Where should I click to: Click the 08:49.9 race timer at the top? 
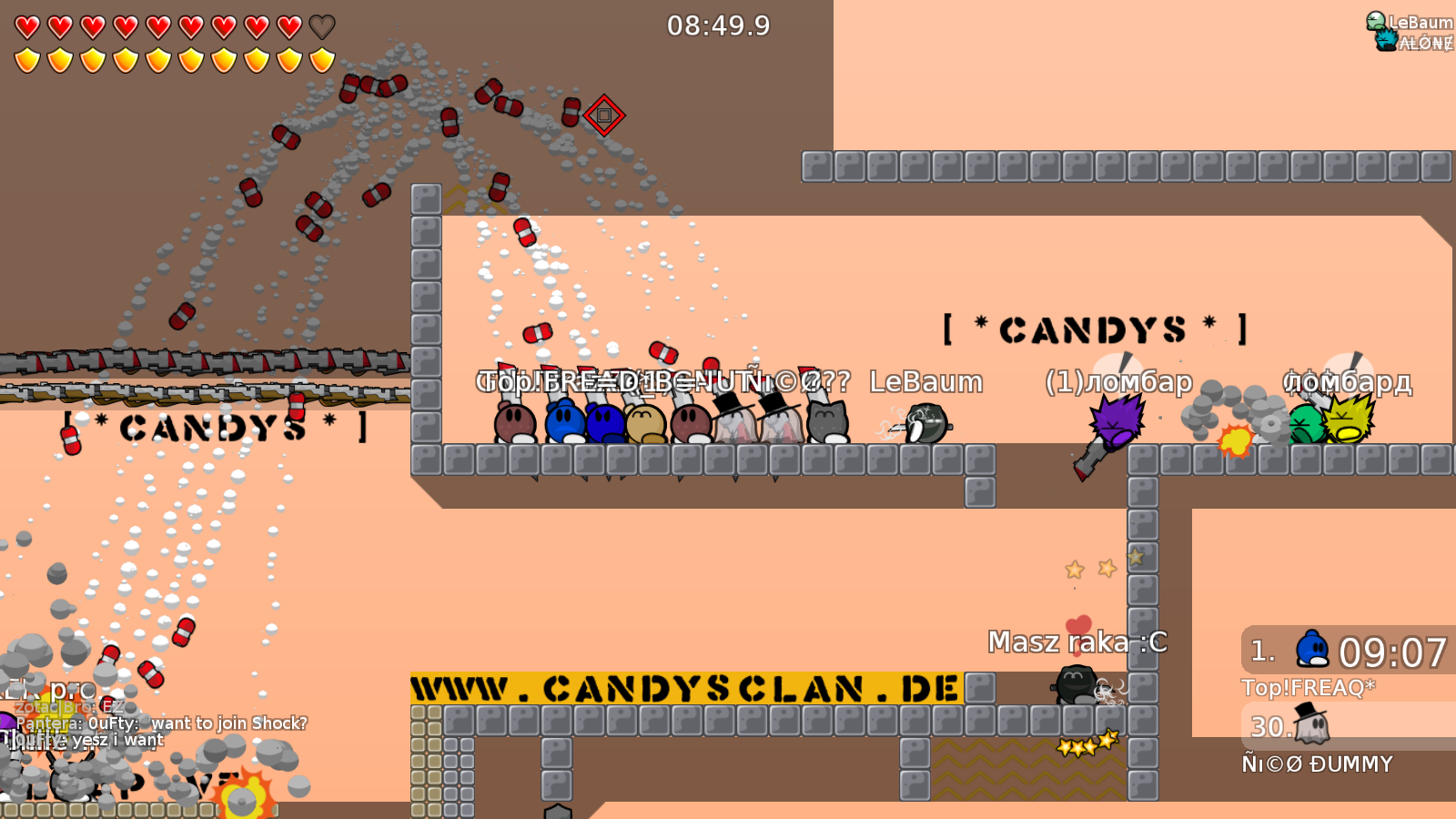718,26
